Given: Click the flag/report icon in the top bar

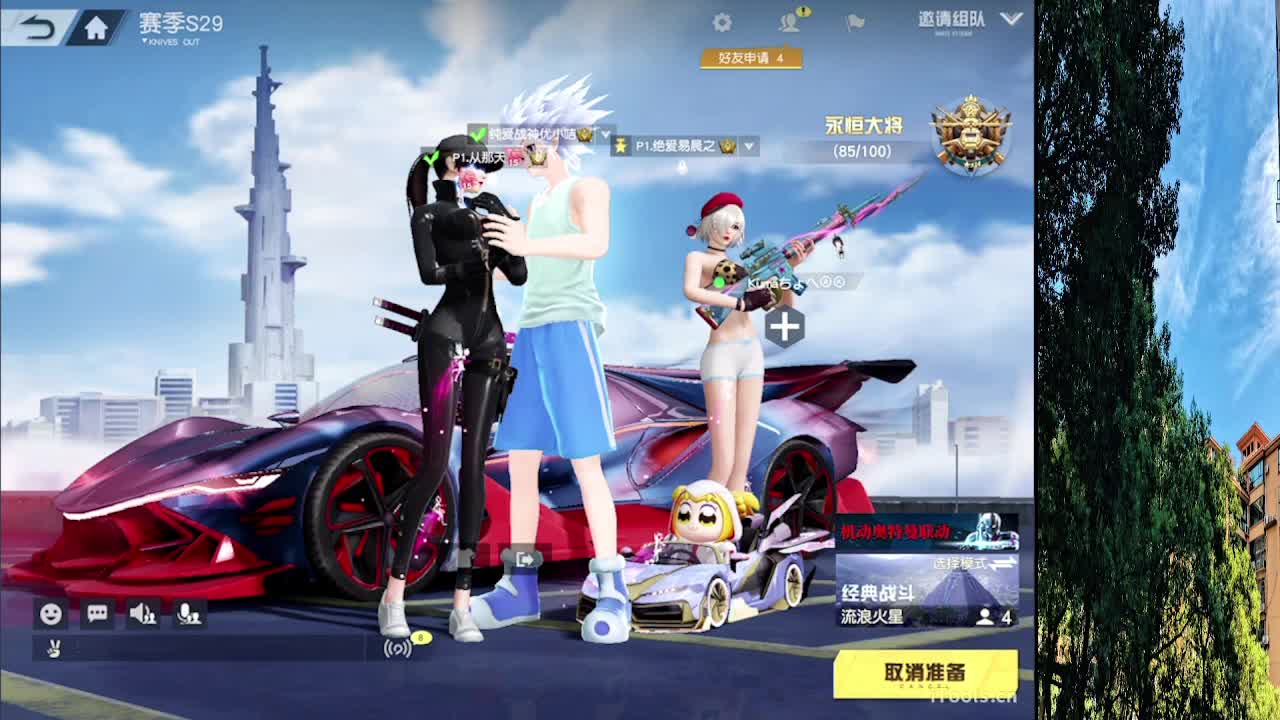Looking at the screenshot, I should tap(855, 21).
